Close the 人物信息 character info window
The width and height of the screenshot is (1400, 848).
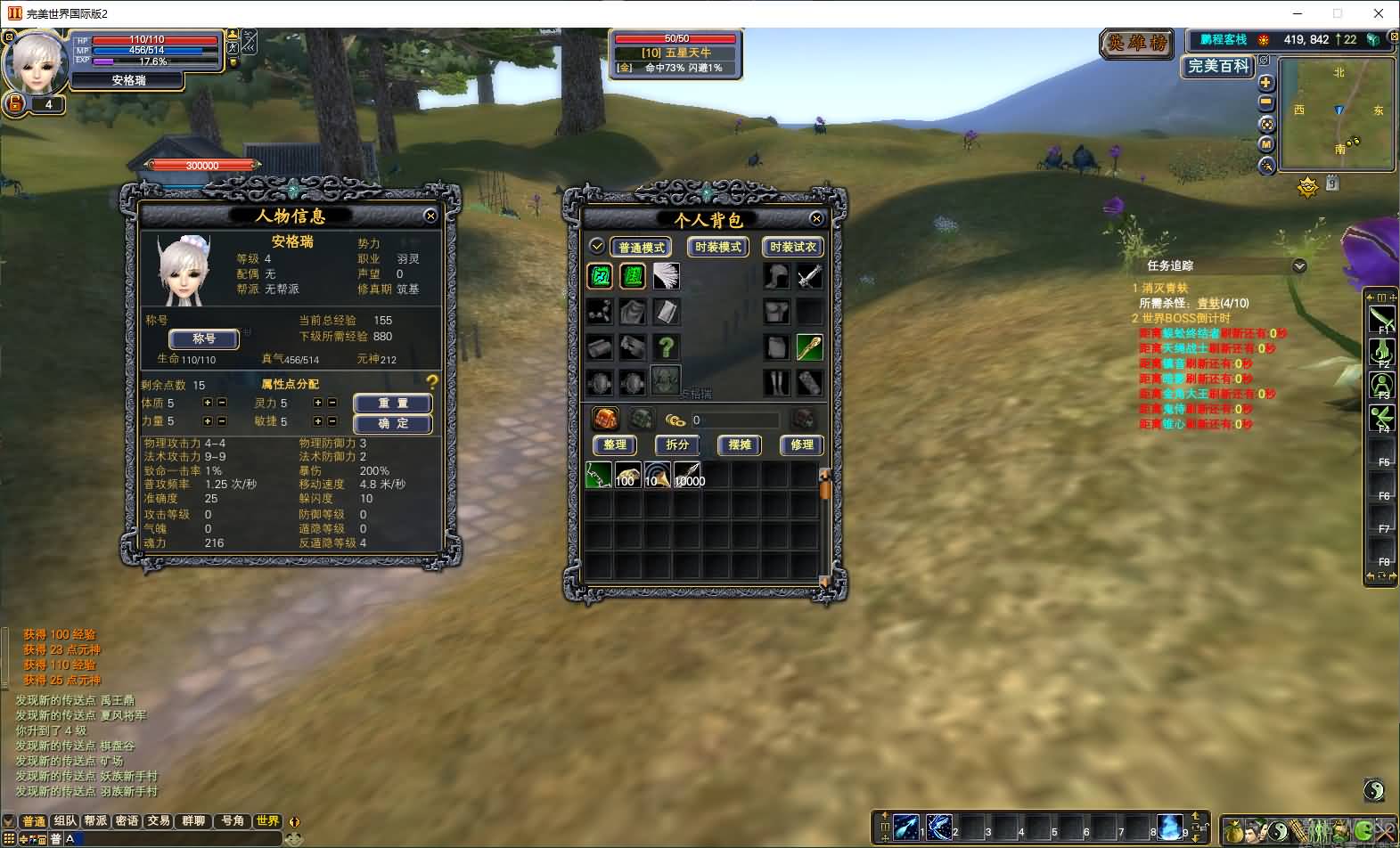pyautogui.click(x=430, y=216)
